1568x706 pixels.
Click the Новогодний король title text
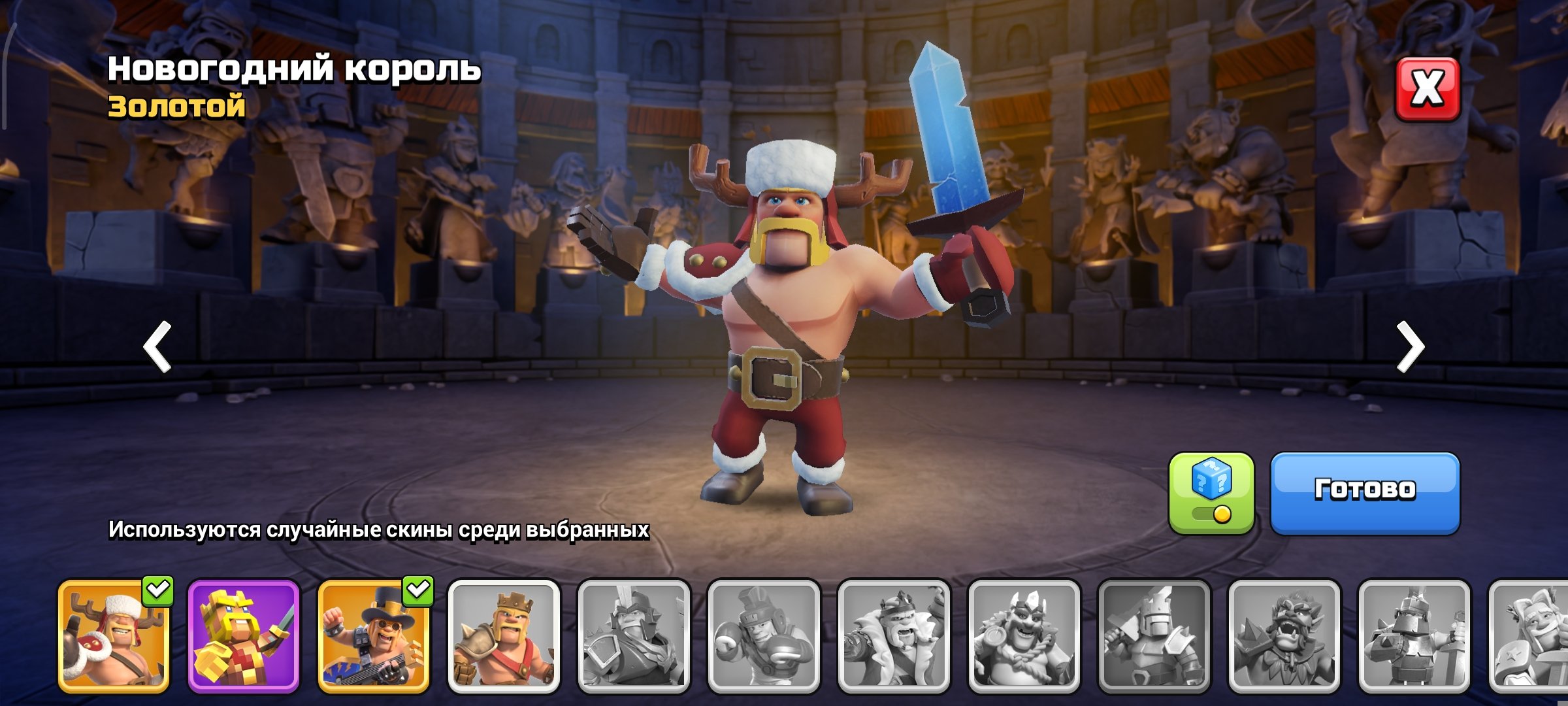pos(295,69)
